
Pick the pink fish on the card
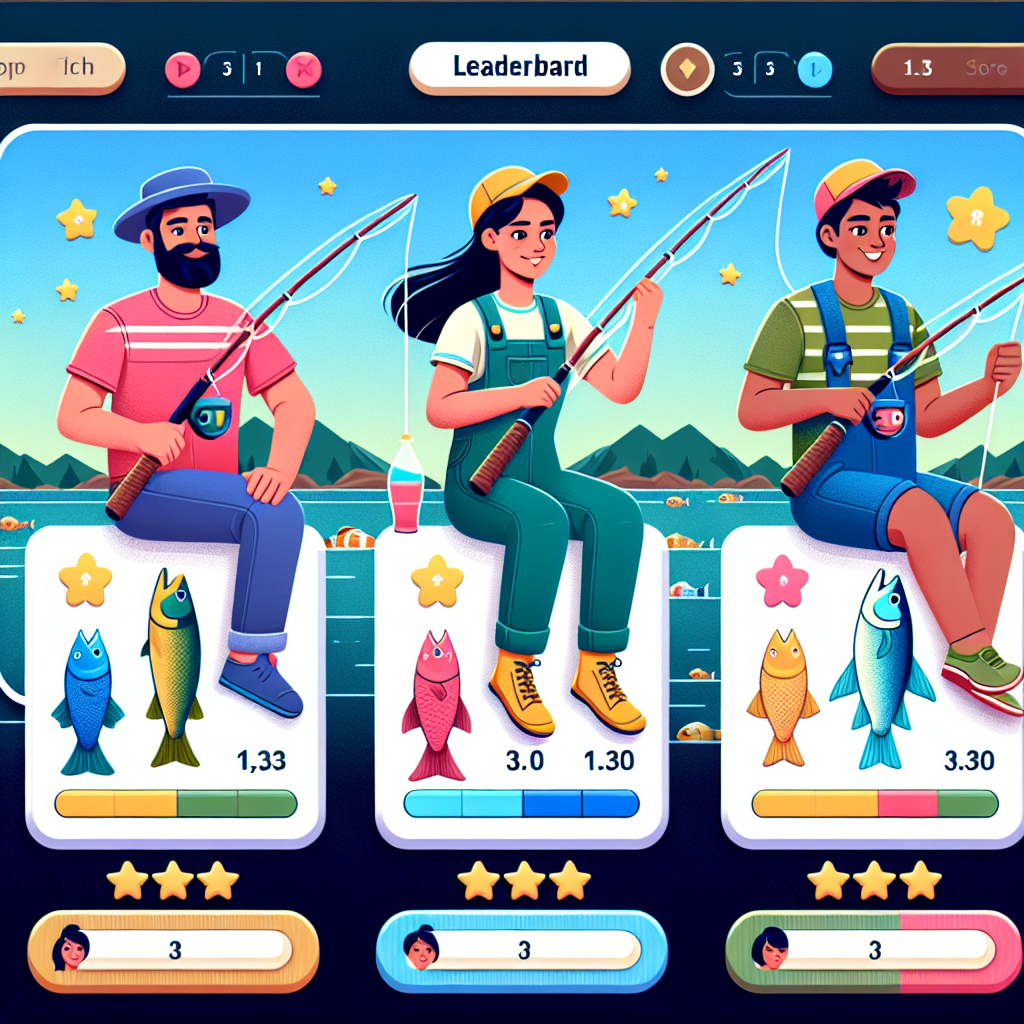click(436, 705)
